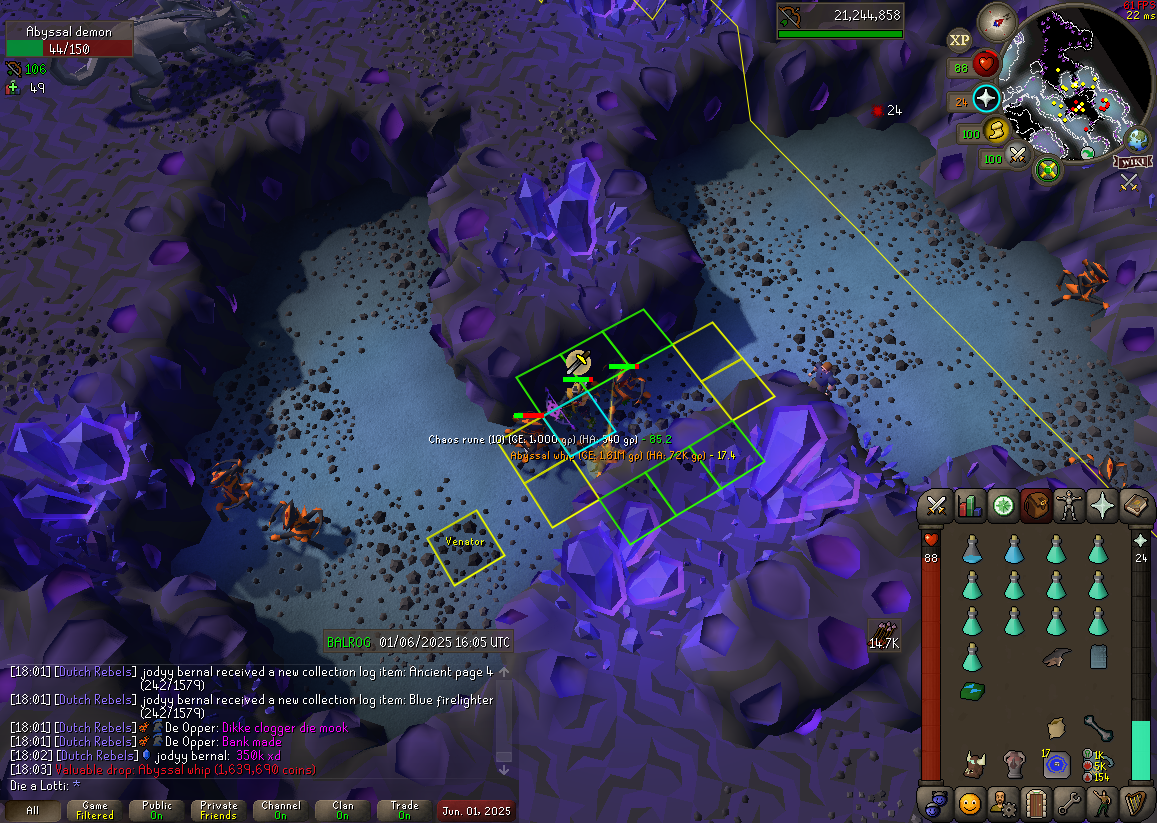1157x823 pixels.
Task: Toggle the Run energy boot orb
Action: 996,129
